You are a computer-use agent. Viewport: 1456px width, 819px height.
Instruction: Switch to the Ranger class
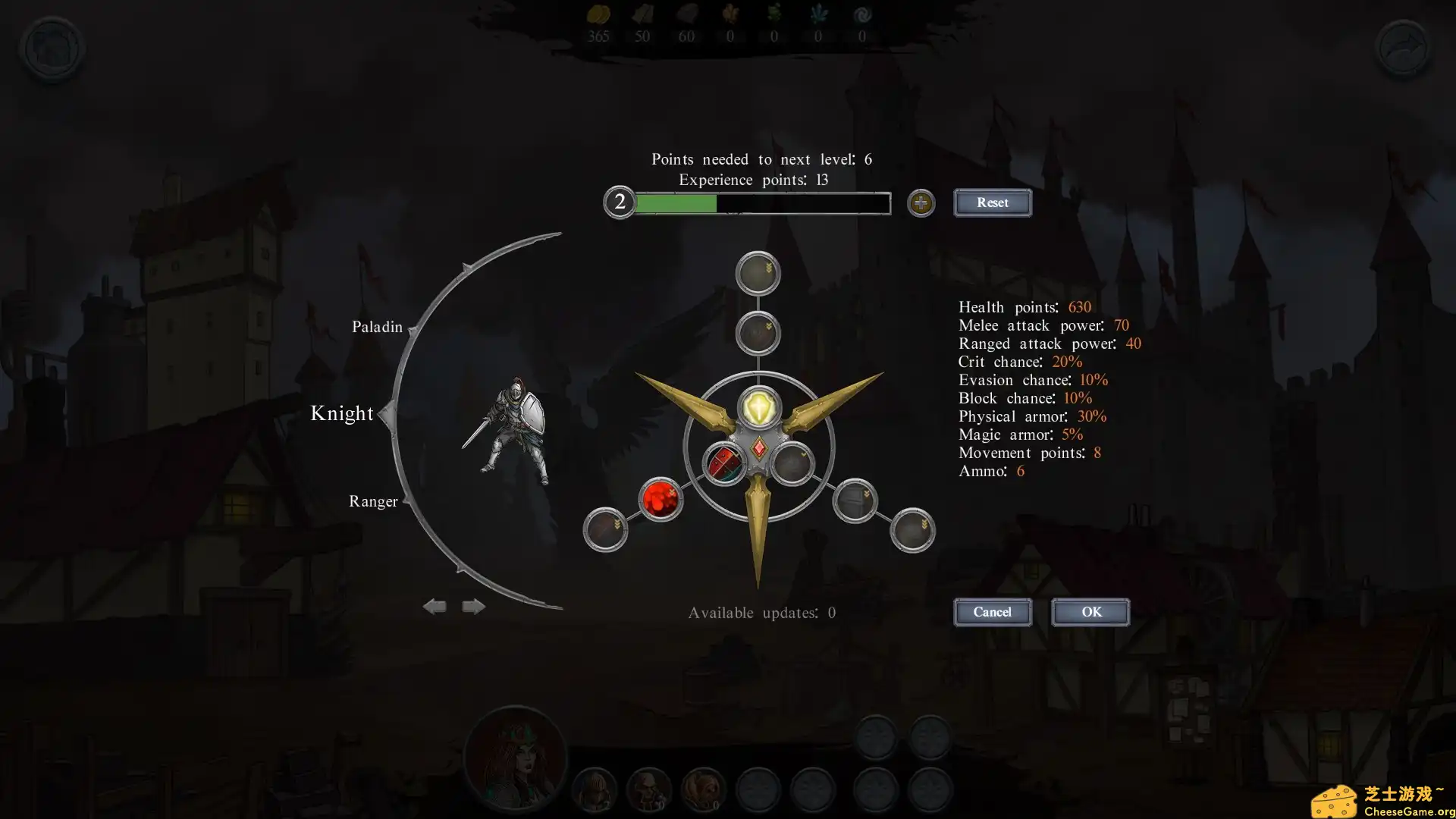[x=372, y=501]
